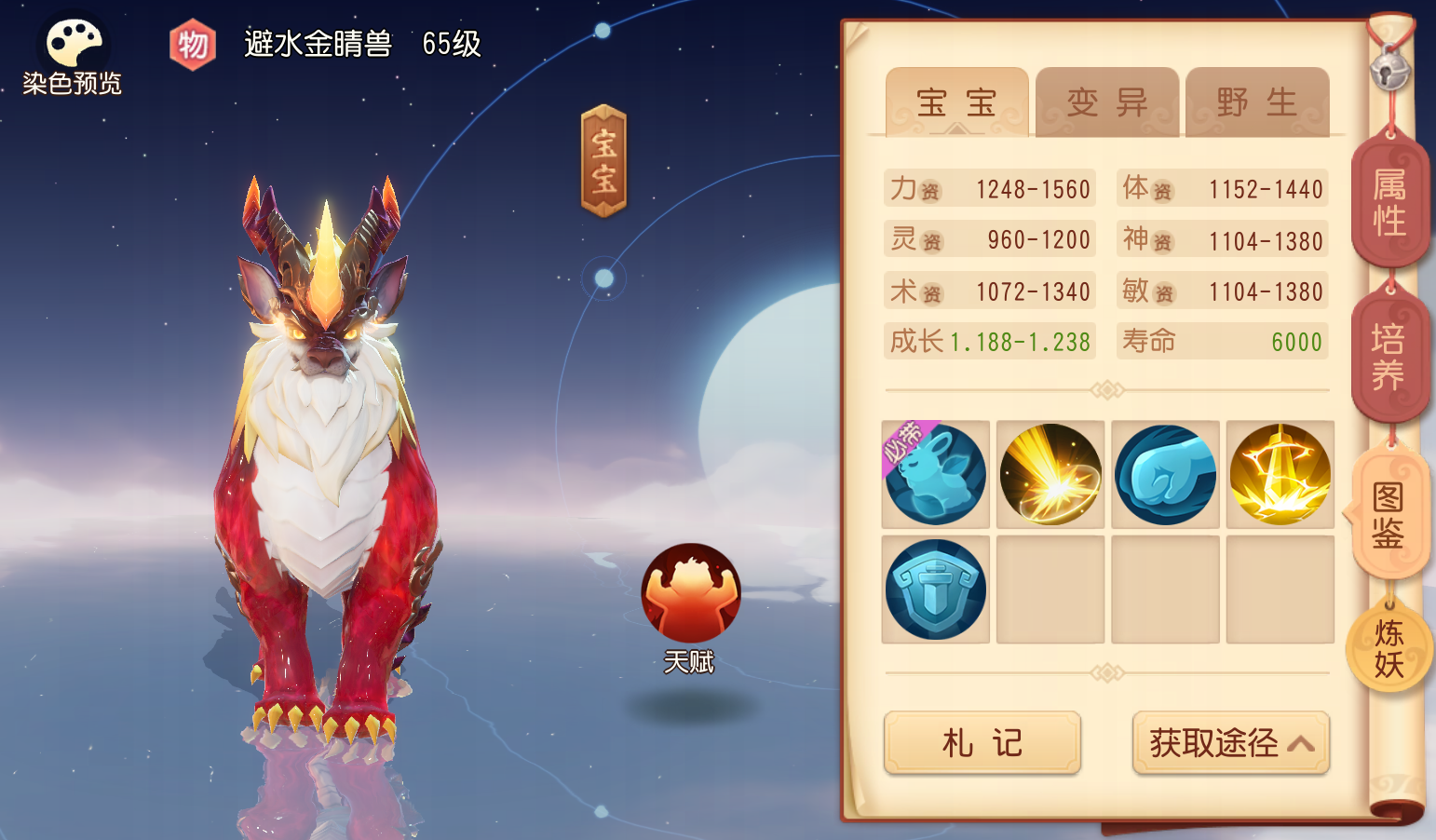
Task: Open the 属性 side tab
Action: click(1390, 200)
